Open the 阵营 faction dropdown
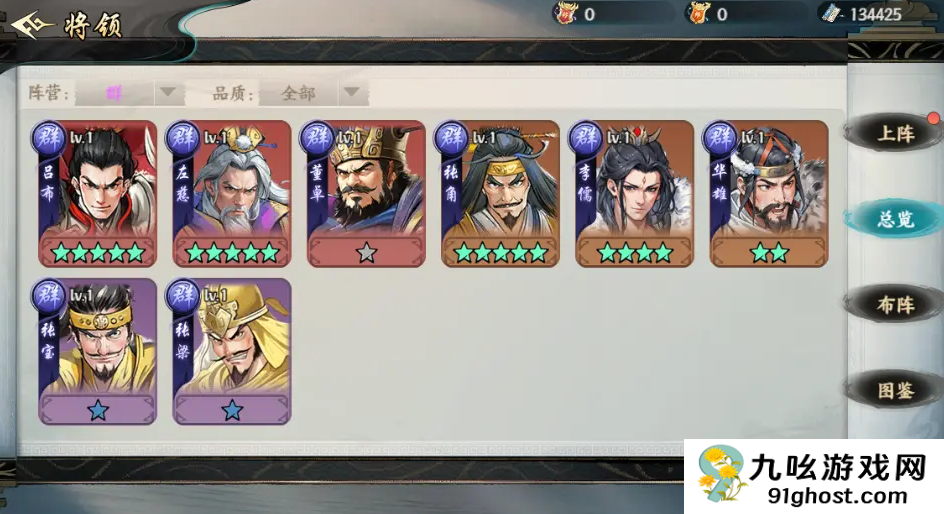This screenshot has width=944, height=514. 130,93
